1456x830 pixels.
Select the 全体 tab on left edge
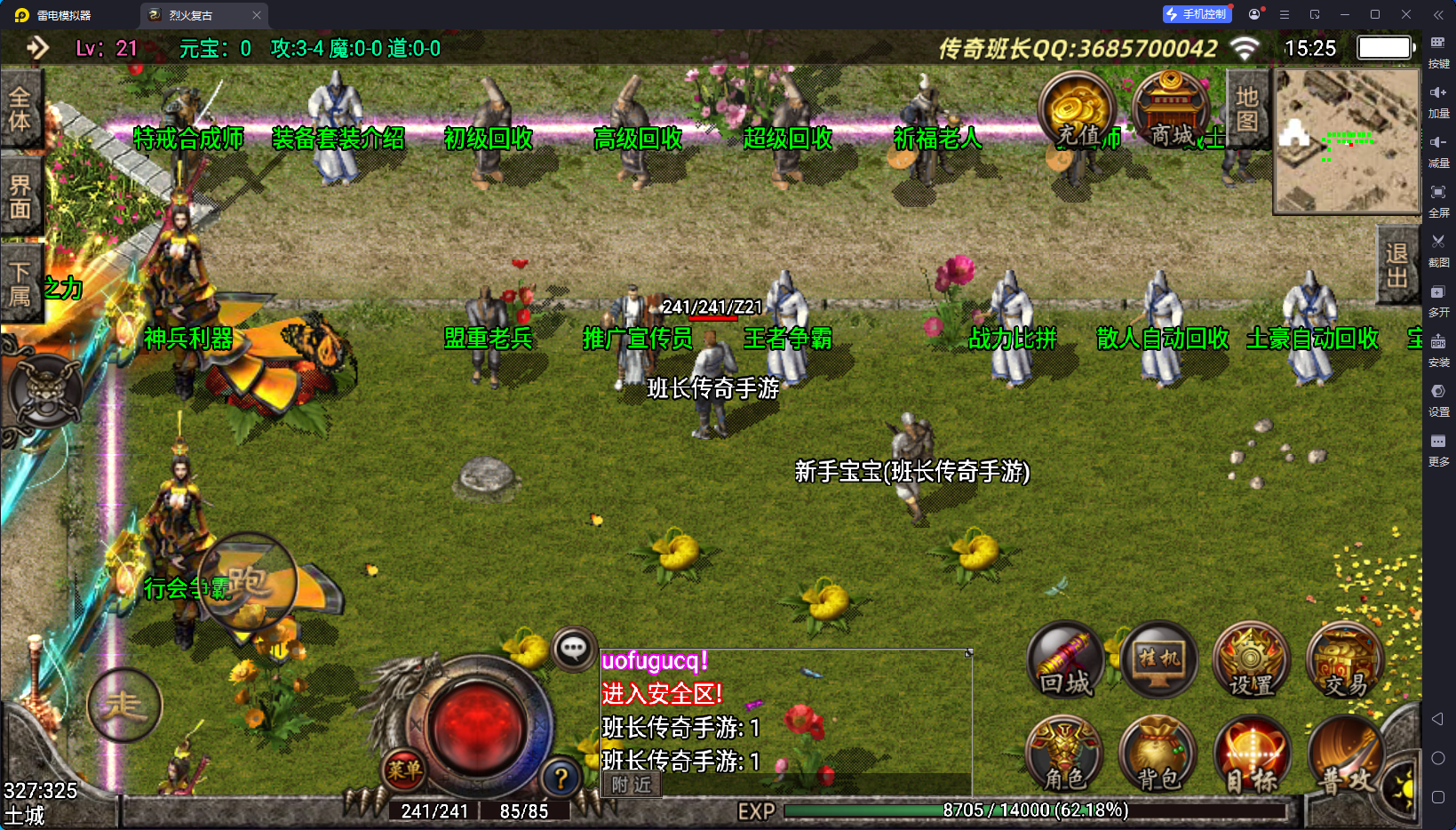(x=20, y=110)
